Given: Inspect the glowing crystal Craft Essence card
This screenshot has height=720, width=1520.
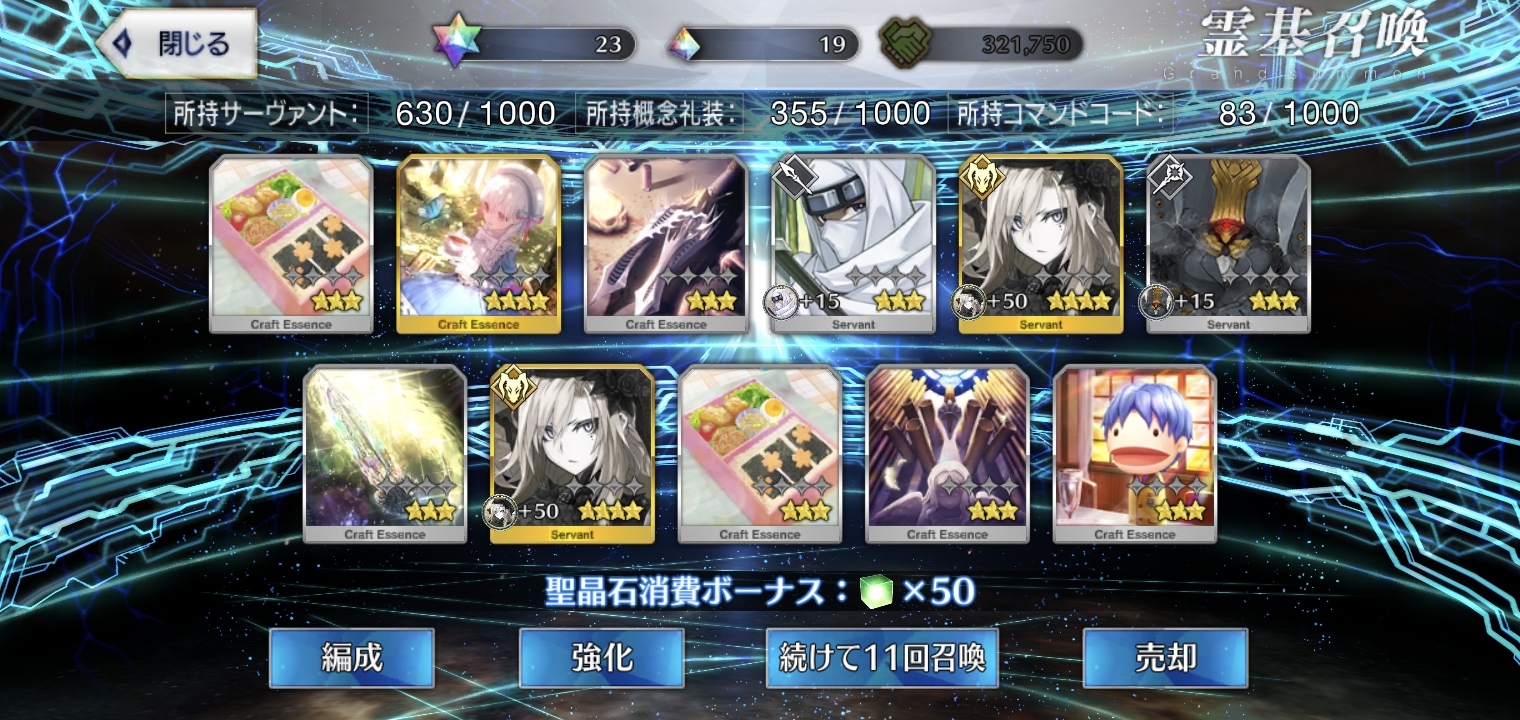Looking at the screenshot, I should click(385, 453).
